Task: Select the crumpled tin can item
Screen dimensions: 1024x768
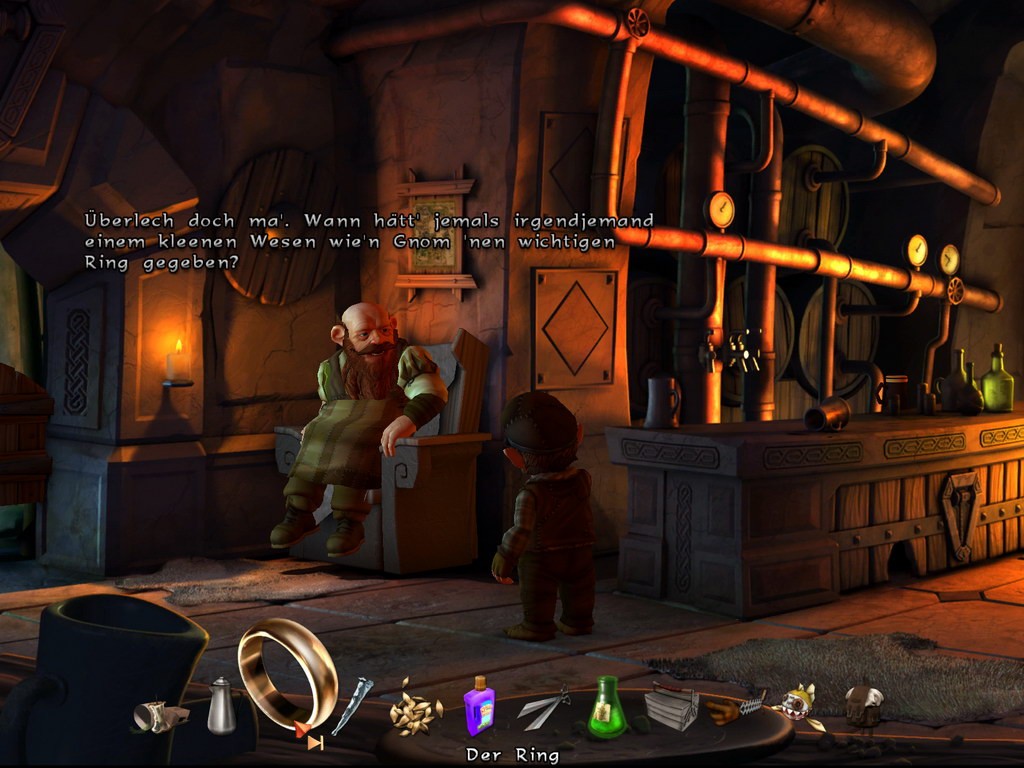Action: point(161,714)
